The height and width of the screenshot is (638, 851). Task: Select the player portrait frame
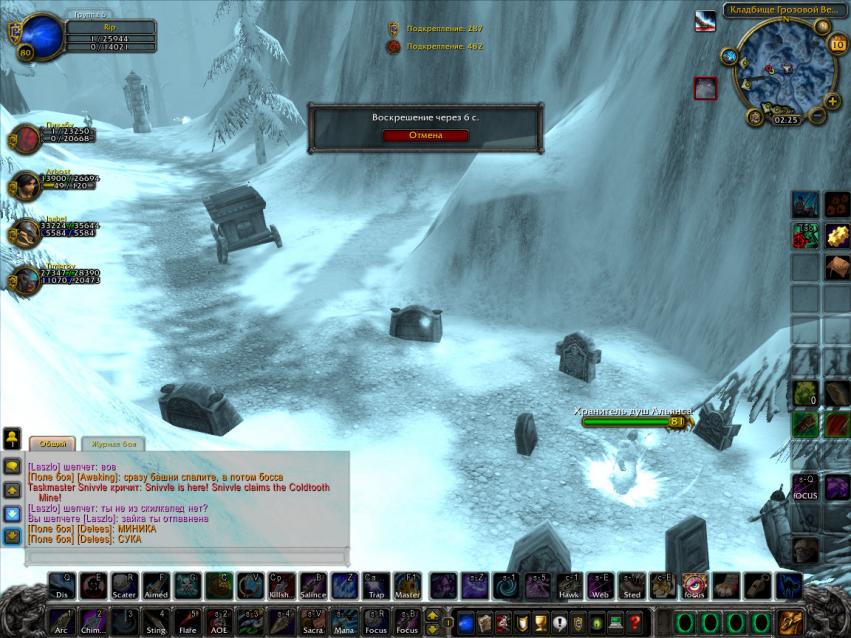pyautogui.click(x=42, y=36)
